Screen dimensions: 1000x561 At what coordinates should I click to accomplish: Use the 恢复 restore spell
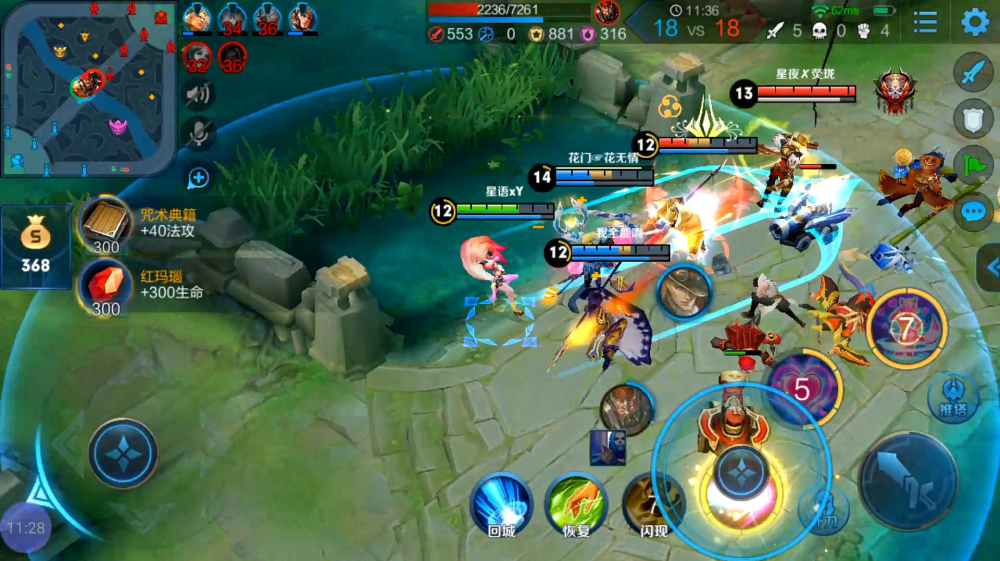[x=575, y=503]
